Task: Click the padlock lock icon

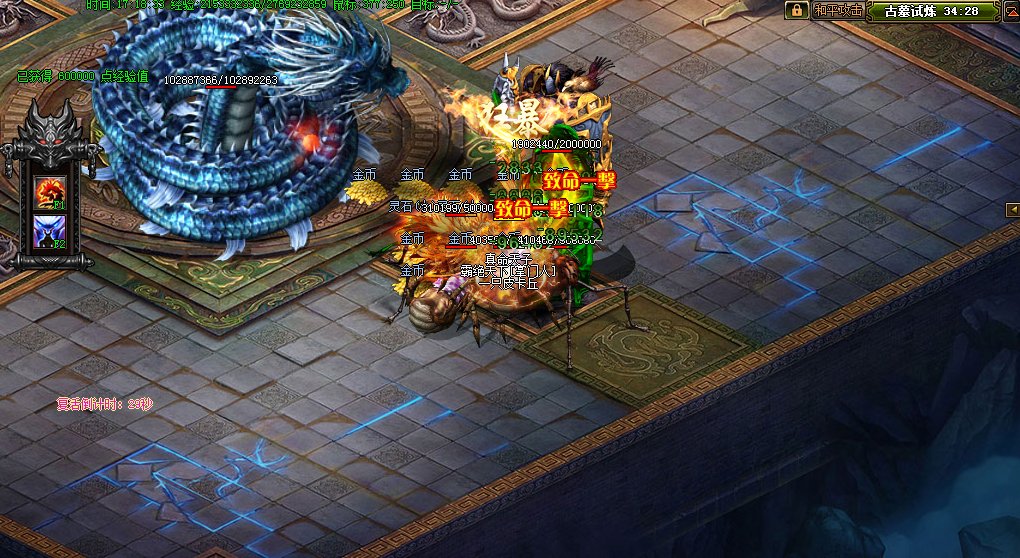Action: click(797, 11)
